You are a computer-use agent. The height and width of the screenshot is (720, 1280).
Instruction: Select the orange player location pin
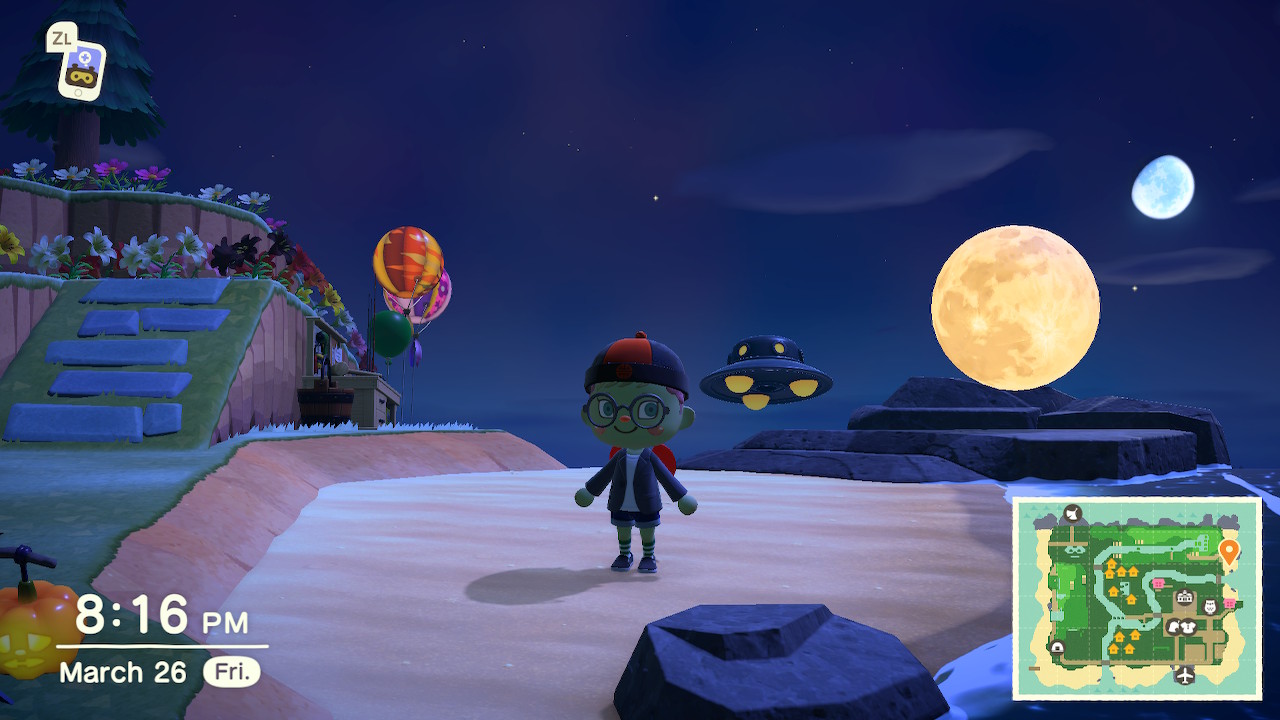click(x=1229, y=550)
